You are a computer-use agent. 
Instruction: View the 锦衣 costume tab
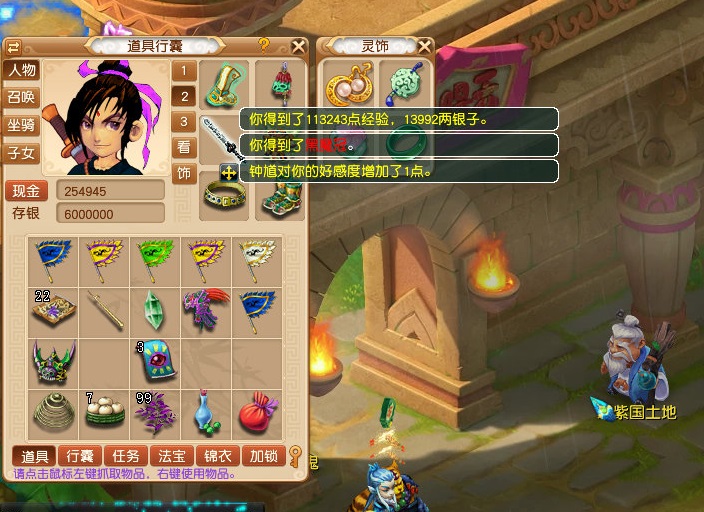click(x=219, y=456)
